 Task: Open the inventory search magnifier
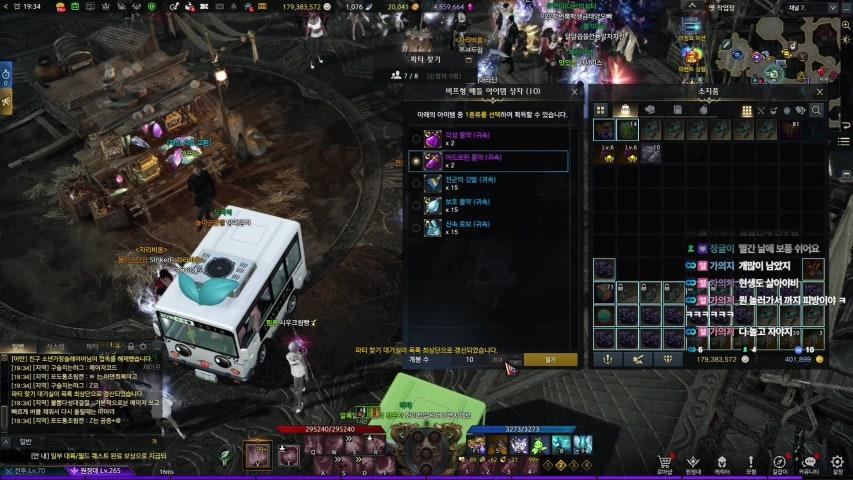pos(817,110)
